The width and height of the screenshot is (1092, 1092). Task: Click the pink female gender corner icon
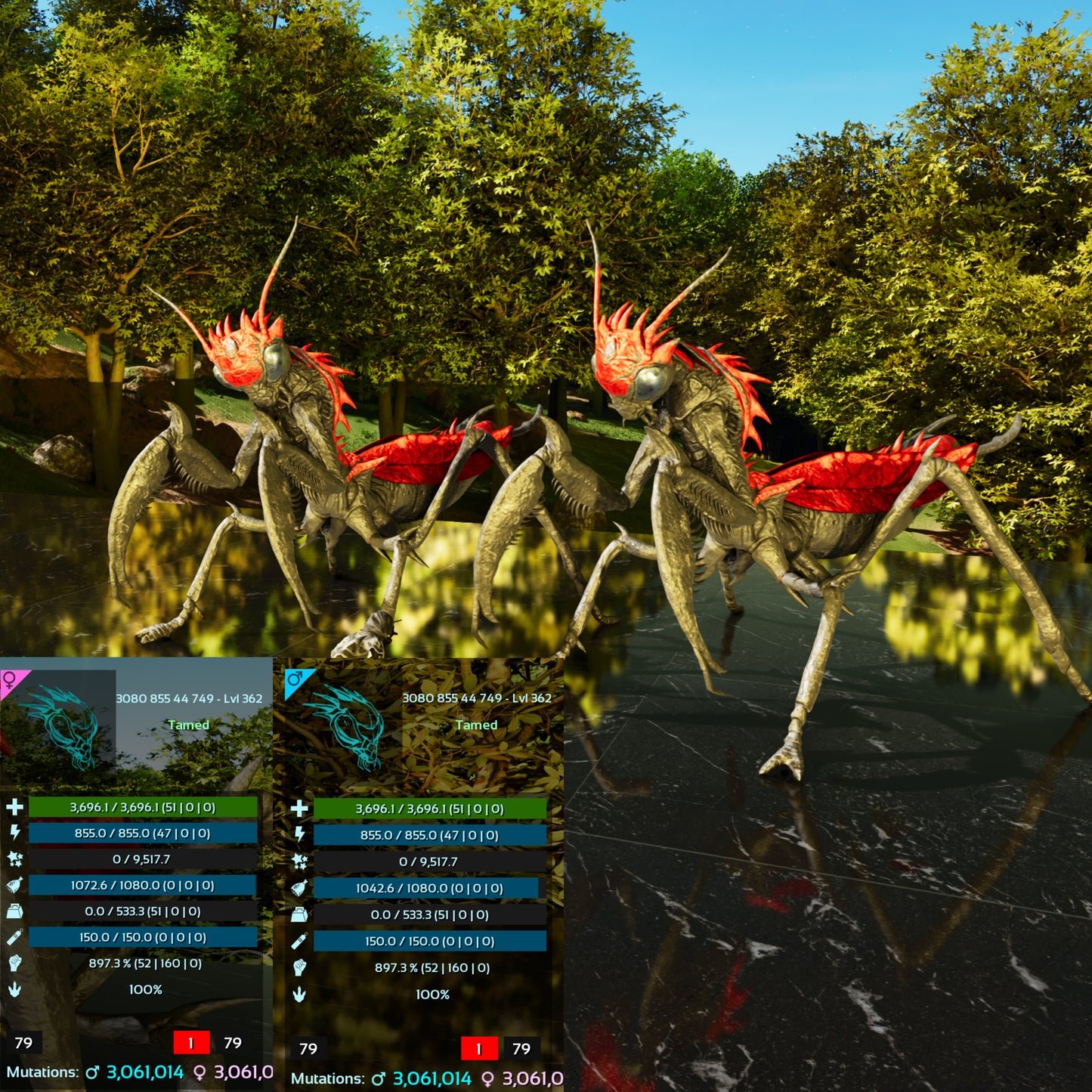11,679
